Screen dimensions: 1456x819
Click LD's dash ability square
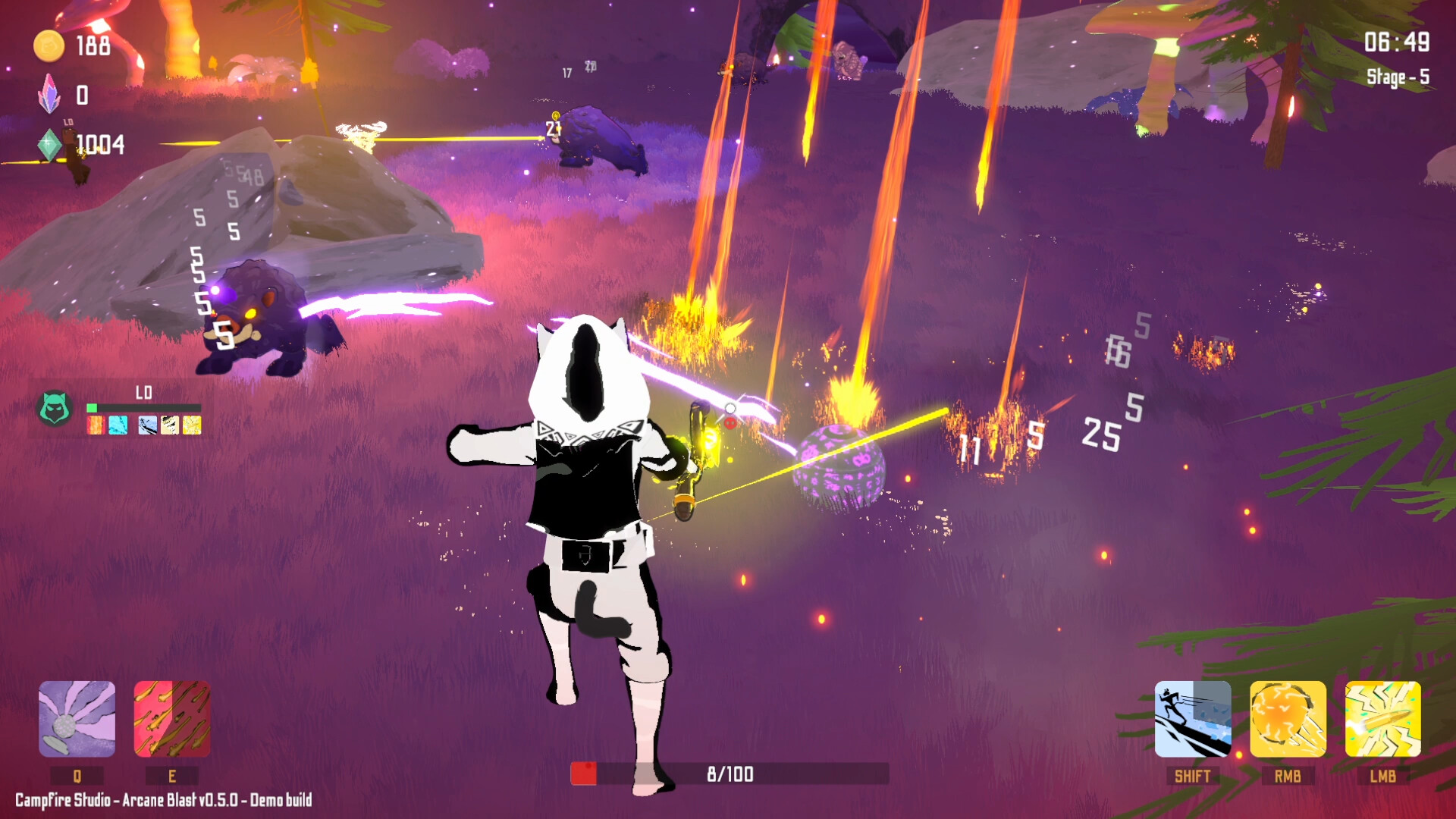149,426
